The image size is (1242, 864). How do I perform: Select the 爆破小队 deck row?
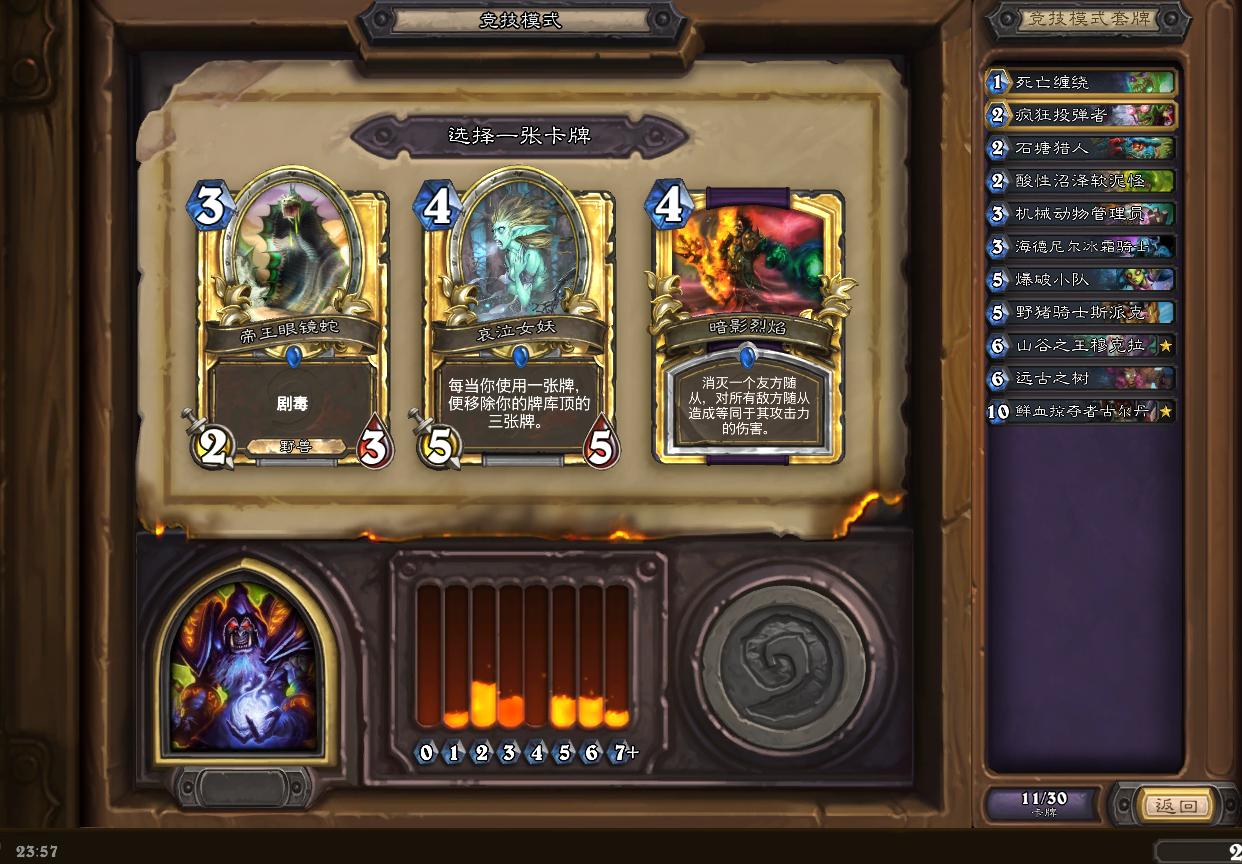pyautogui.click(x=1080, y=279)
